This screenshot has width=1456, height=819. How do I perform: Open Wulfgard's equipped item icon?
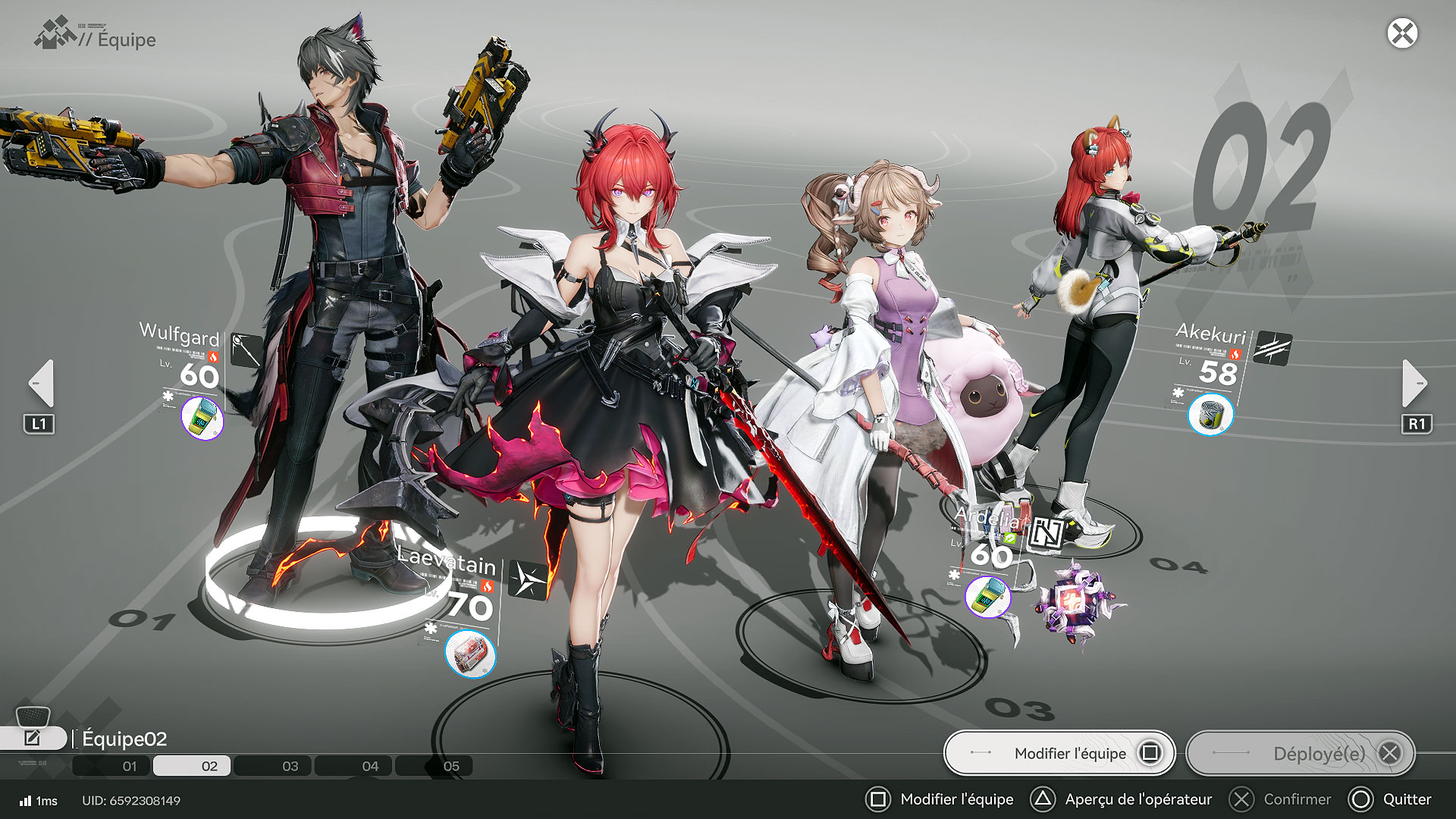coord(202,418)
